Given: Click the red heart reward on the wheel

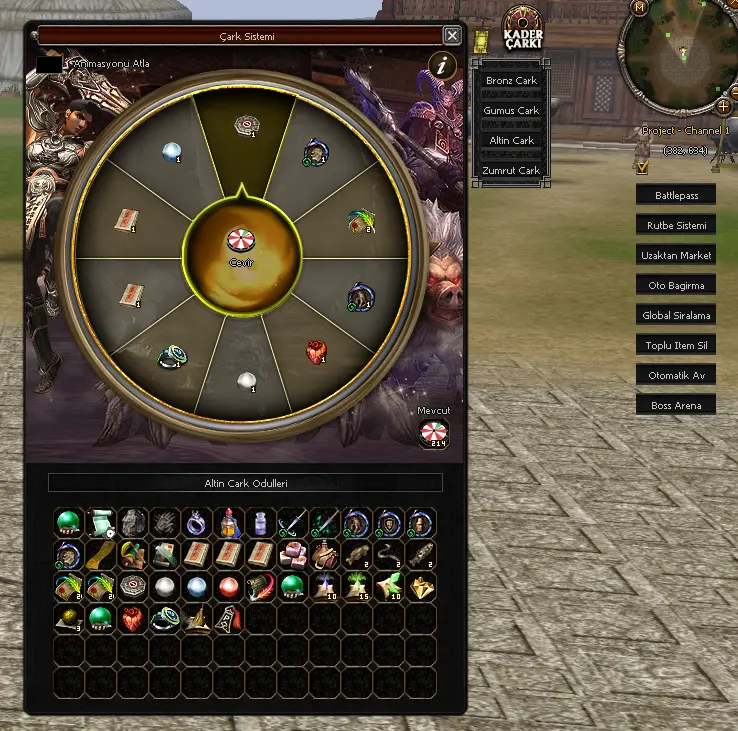Looking at the screenshot, I should [316, 352].
